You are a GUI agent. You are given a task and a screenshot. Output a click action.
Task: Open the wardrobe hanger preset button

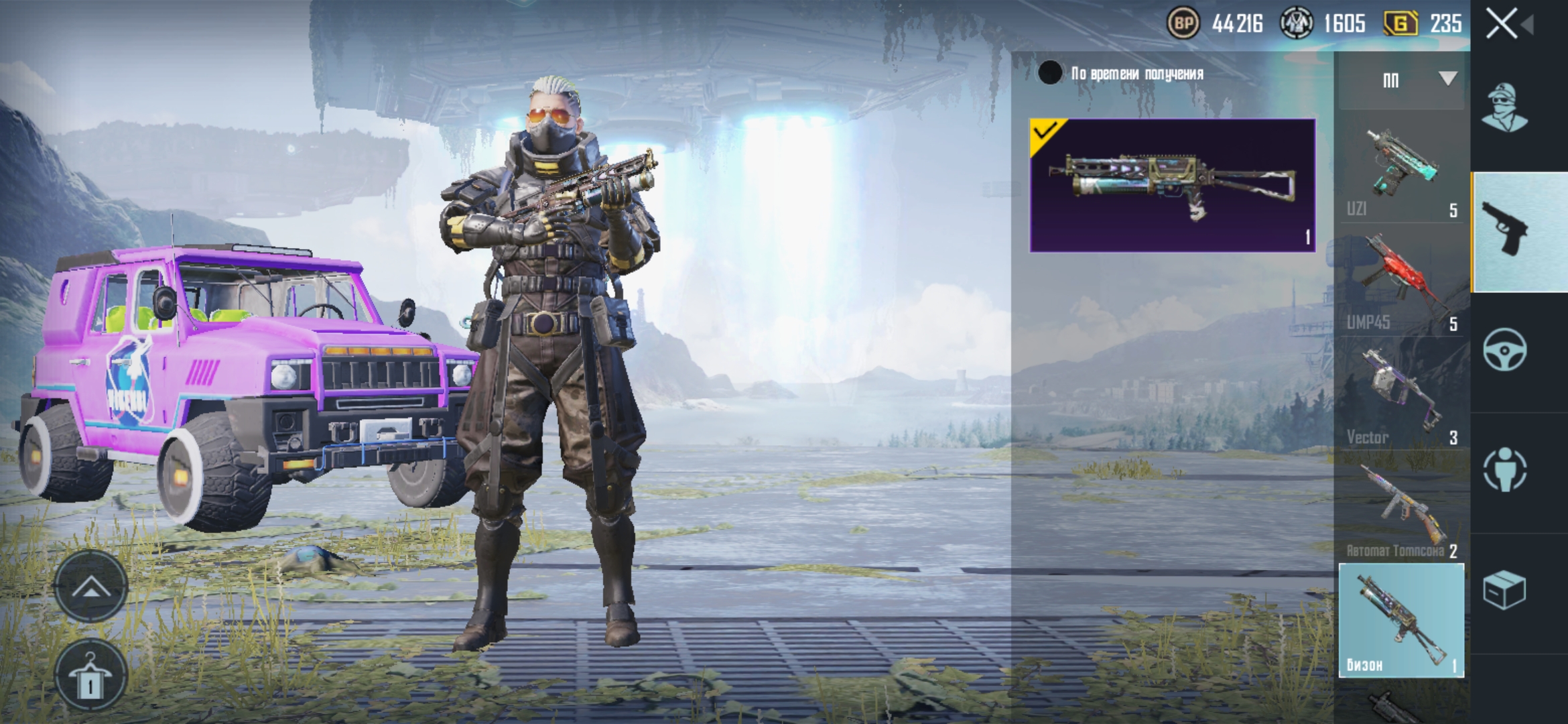[90, 677]
